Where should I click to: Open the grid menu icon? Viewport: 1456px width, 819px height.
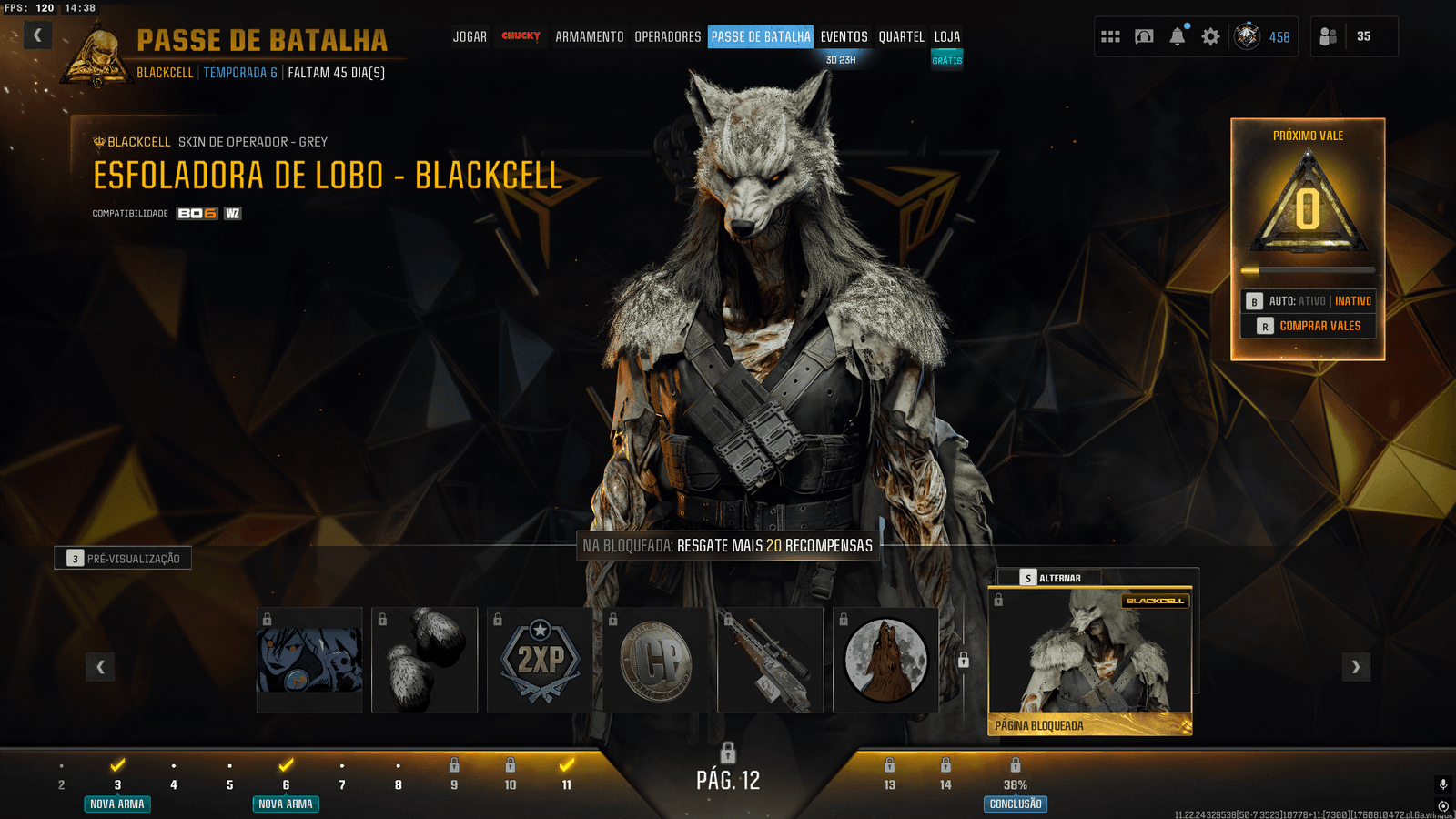1110,36
